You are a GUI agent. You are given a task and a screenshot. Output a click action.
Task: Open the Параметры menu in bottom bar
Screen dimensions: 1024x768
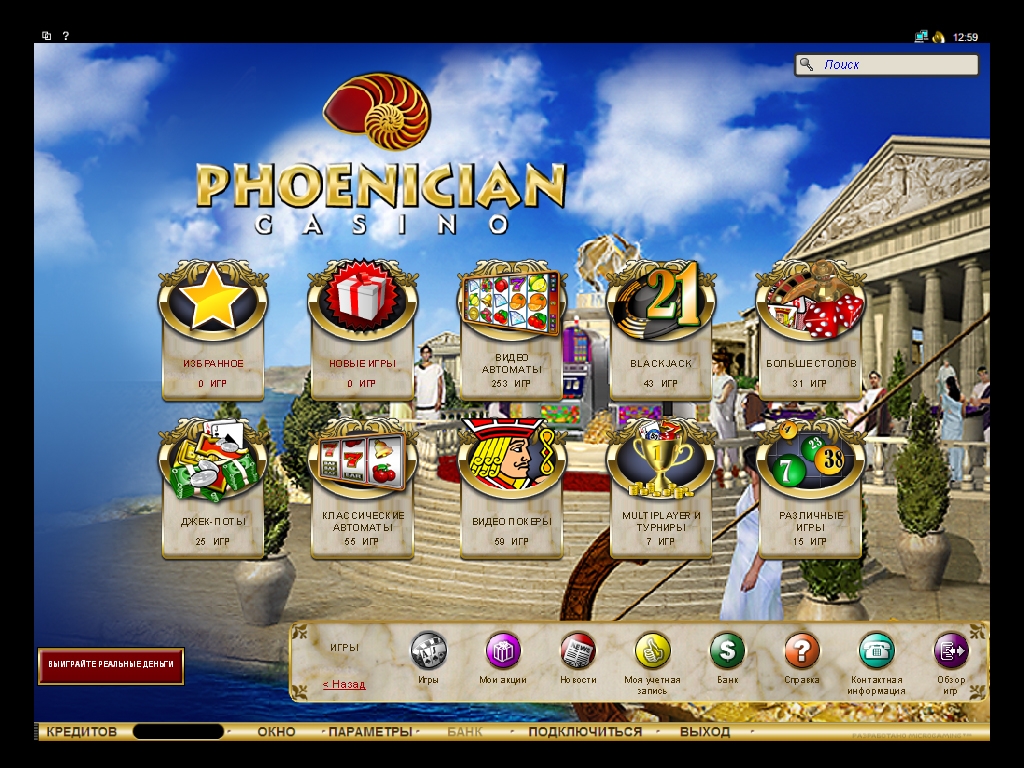[370, 732]
